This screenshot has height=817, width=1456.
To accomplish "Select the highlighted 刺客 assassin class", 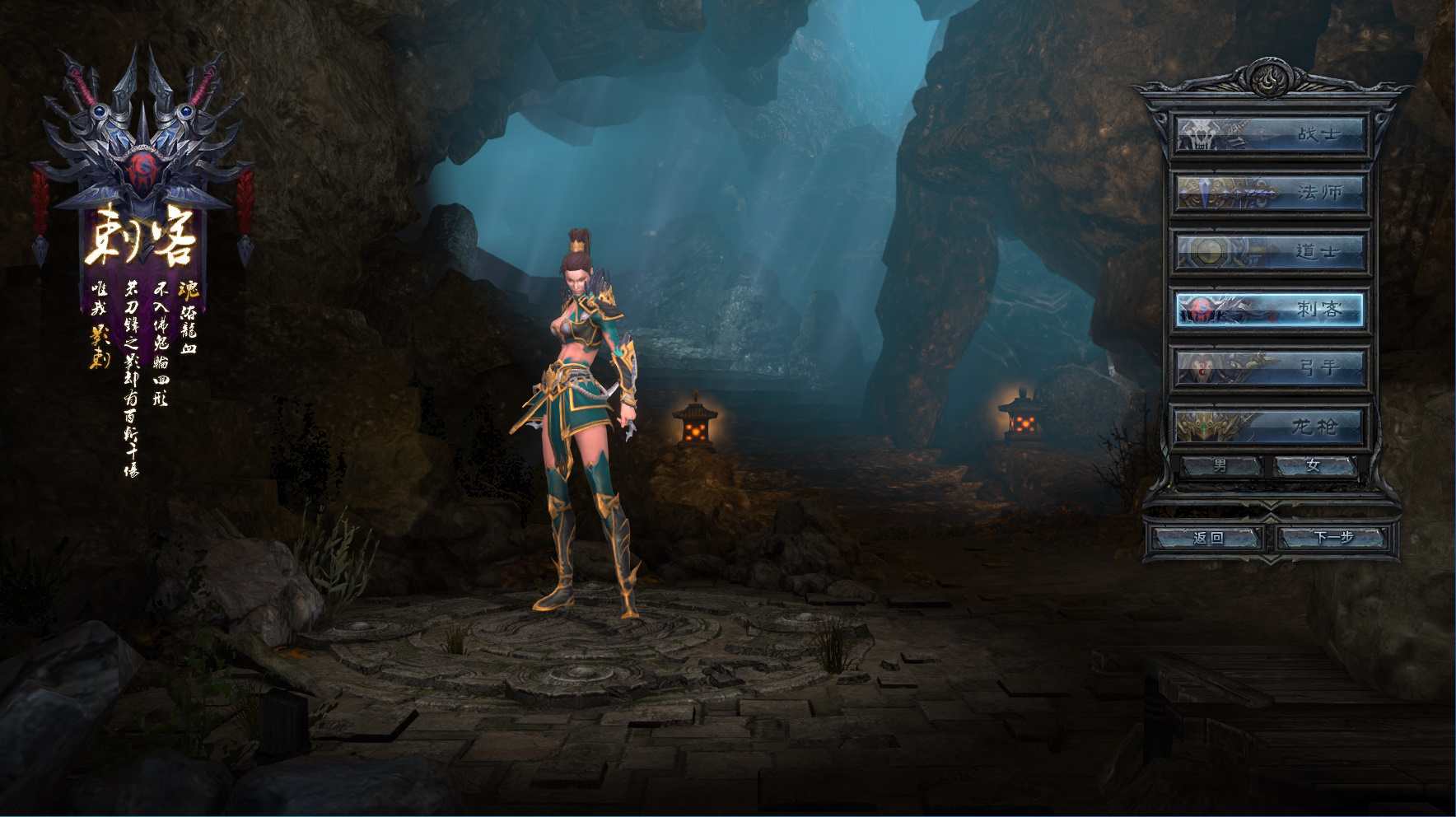I will tap(1269, 310).
